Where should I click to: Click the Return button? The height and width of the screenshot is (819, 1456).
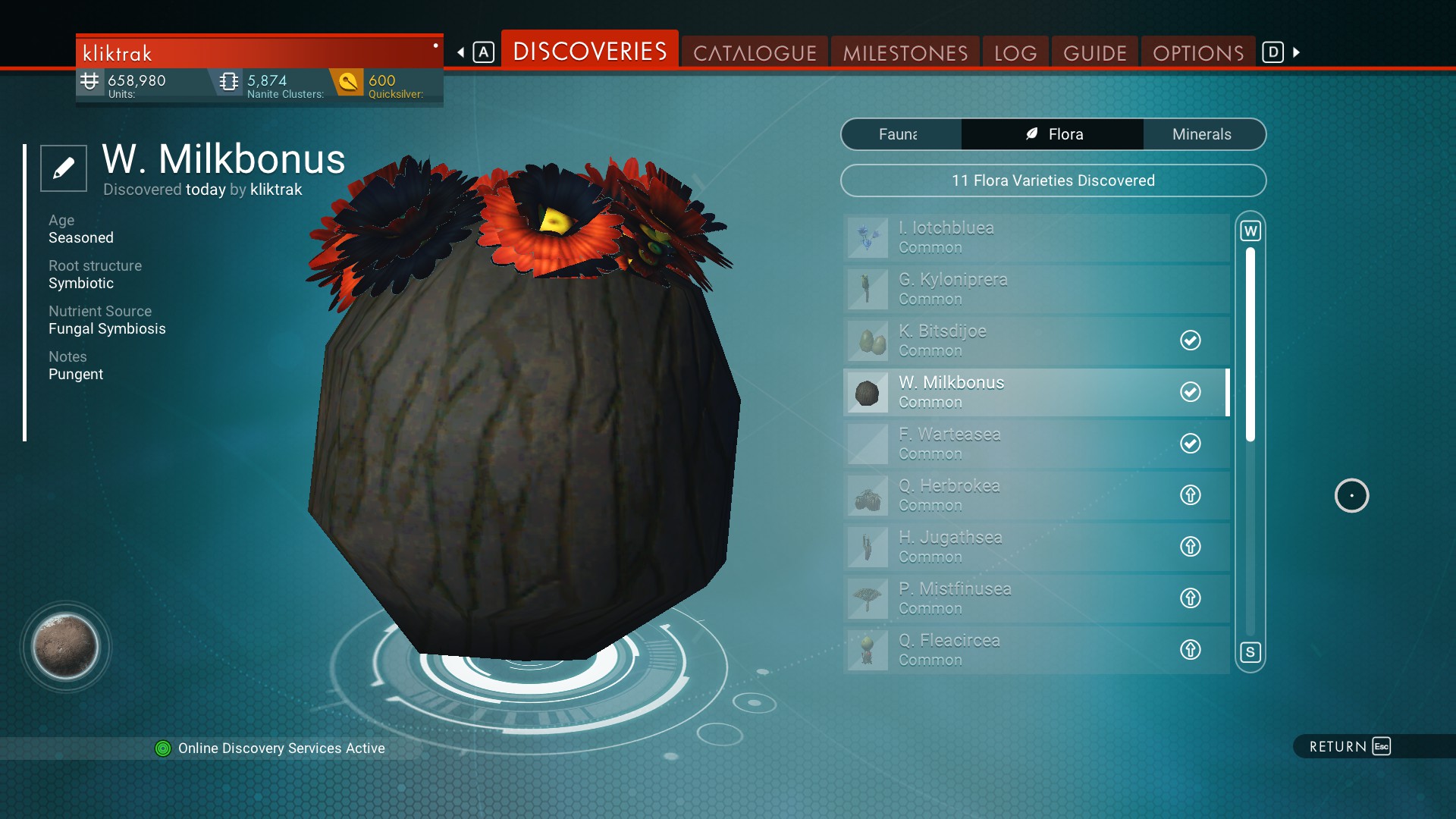pos(1349,747)
